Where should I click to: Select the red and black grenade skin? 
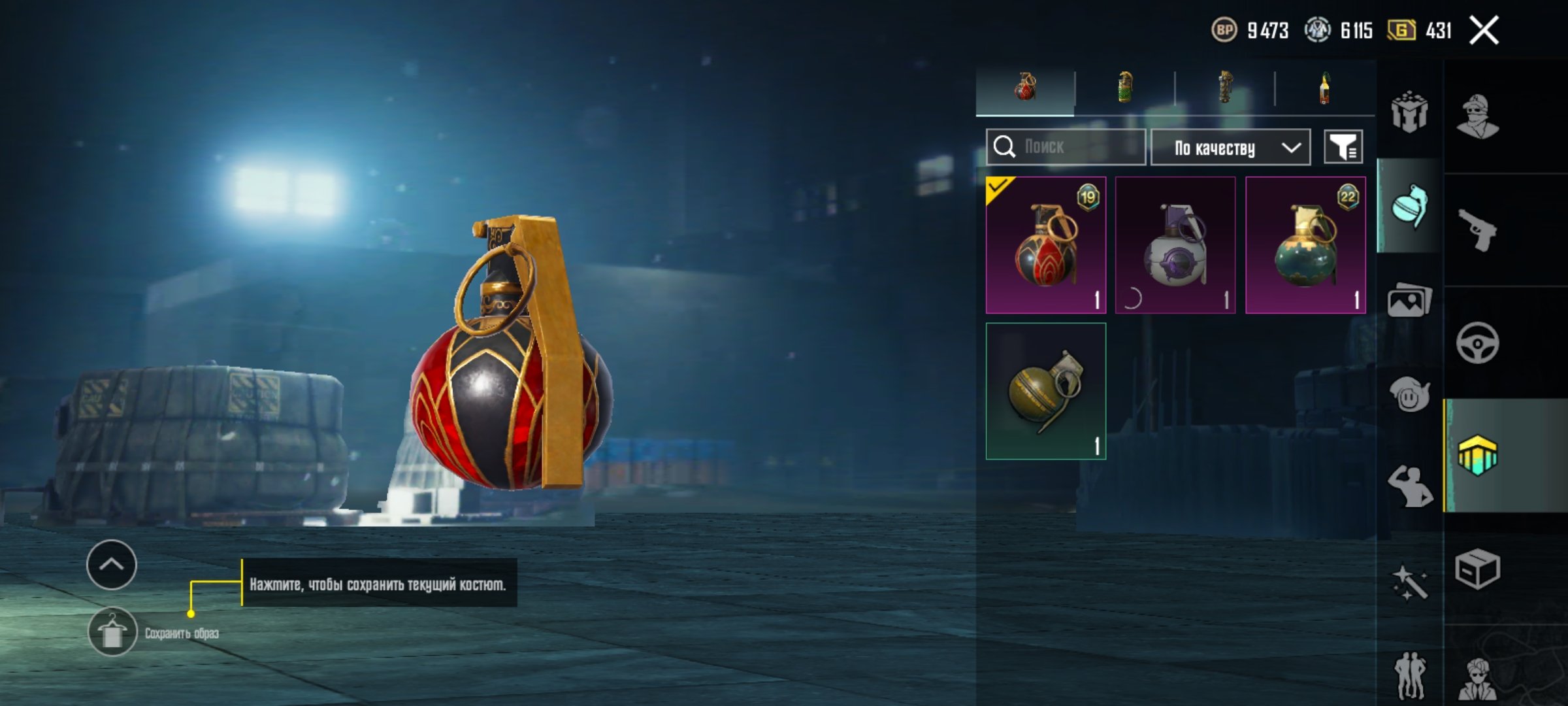1045,245
